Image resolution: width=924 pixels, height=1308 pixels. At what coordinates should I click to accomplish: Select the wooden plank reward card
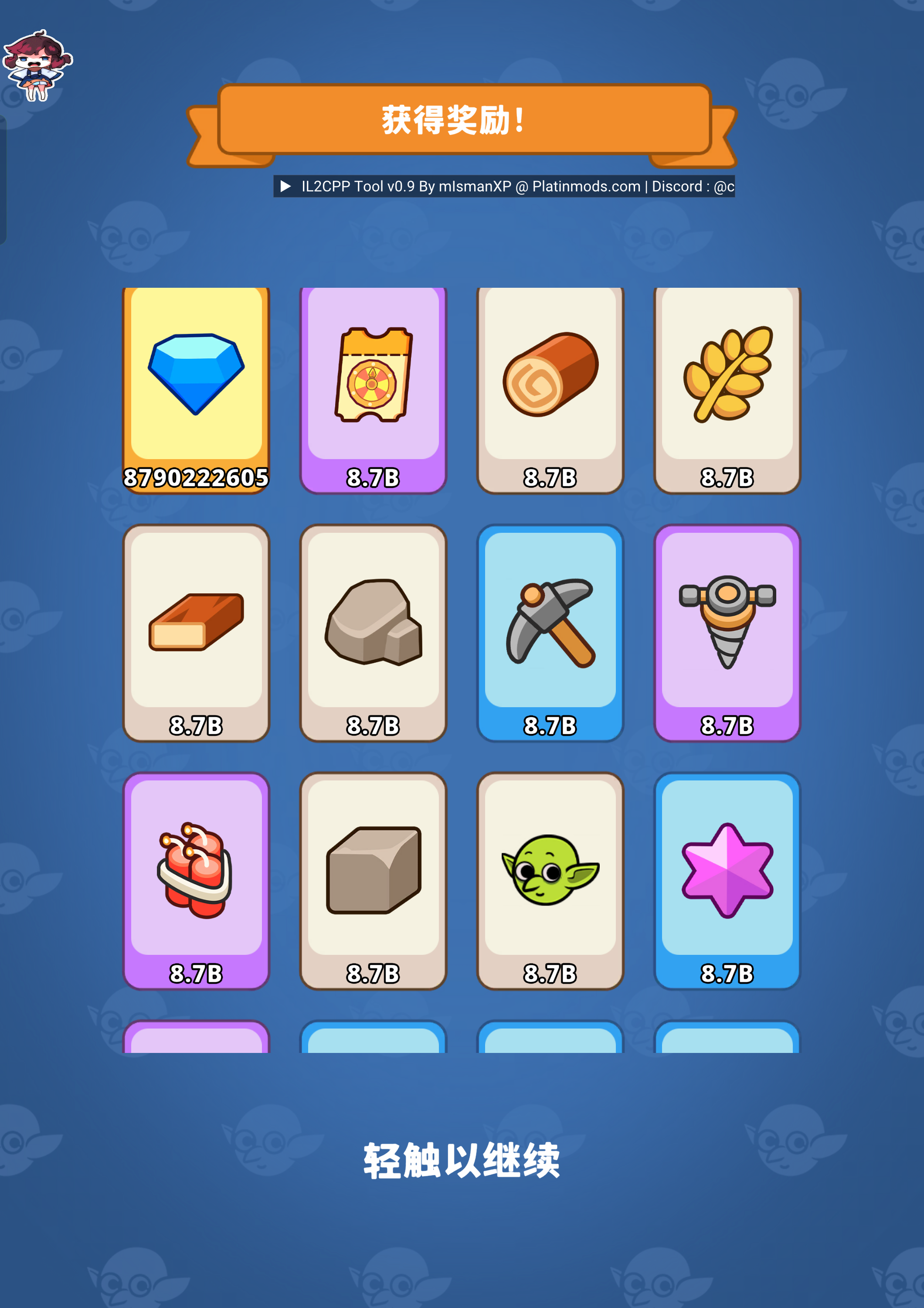point(197,632)
